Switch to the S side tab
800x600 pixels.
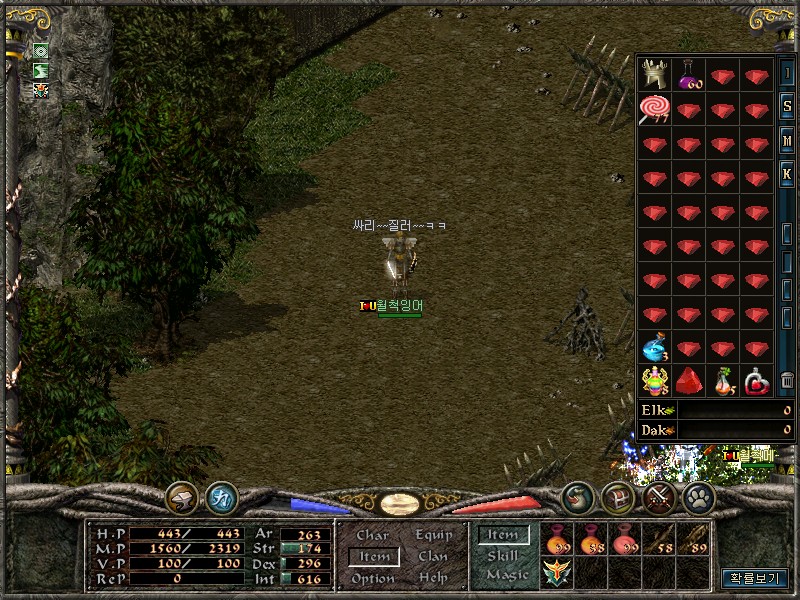pyautogui.click(x=787, y=108)
